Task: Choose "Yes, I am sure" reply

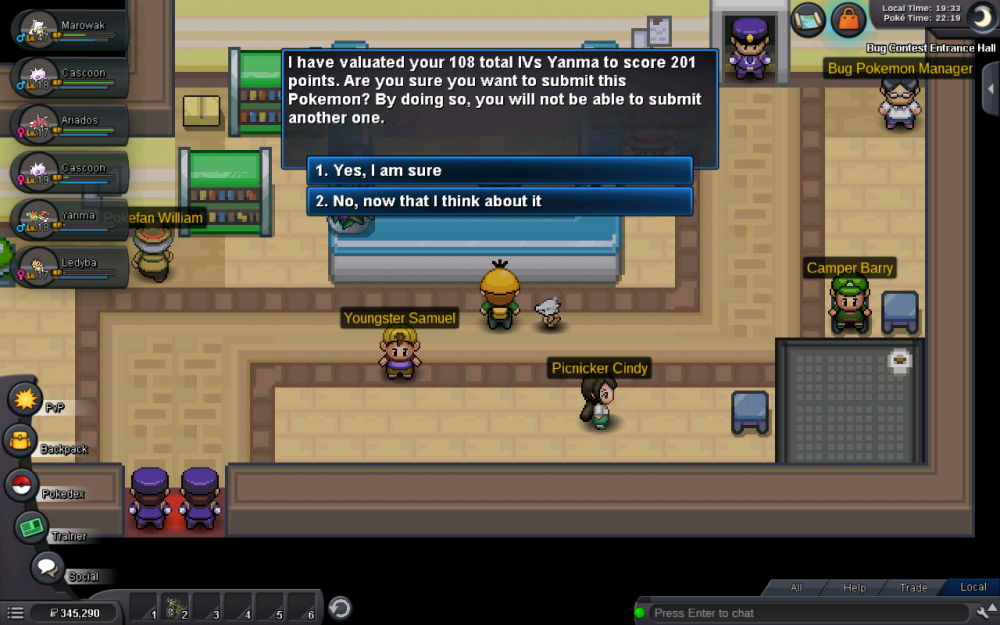Action: 499,171
